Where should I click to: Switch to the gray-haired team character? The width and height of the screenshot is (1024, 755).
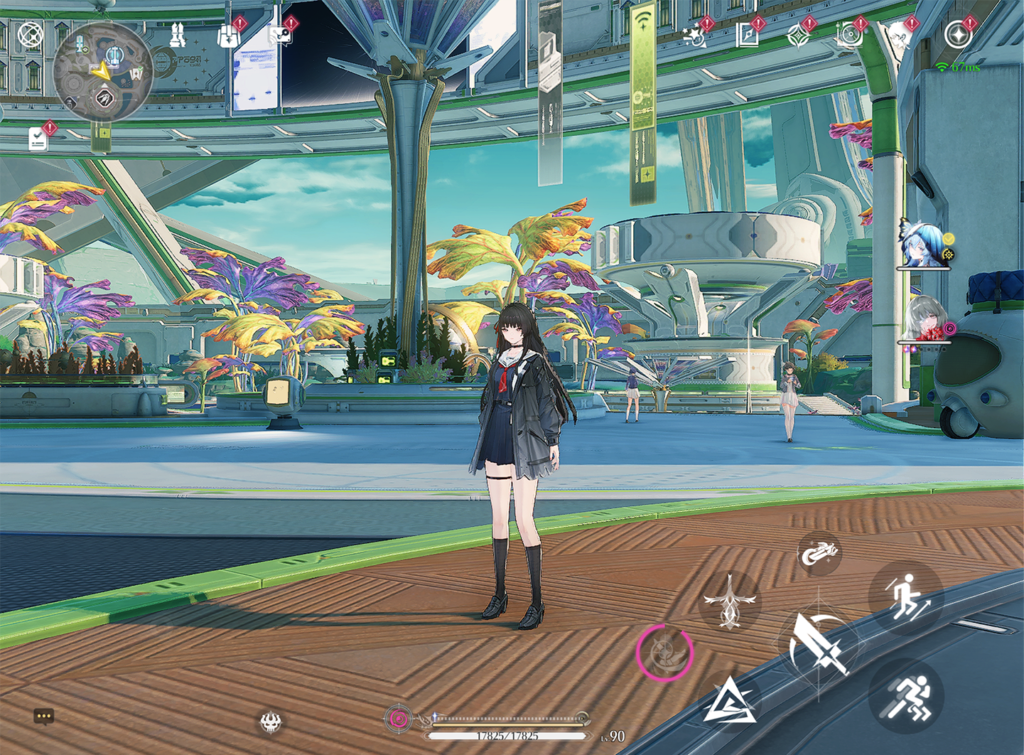pyautogui.click(x=925, y=319)
